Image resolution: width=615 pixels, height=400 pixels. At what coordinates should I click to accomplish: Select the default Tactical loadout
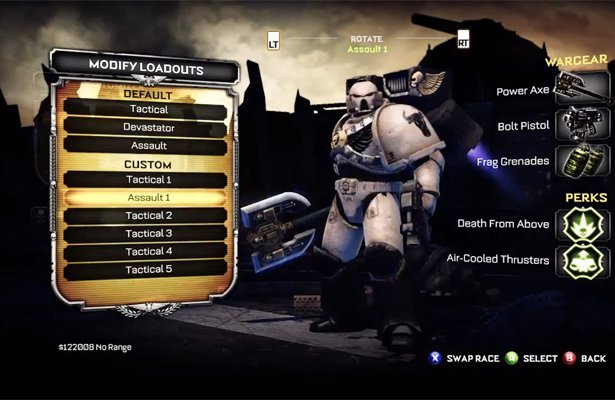[x=148, y=110]
